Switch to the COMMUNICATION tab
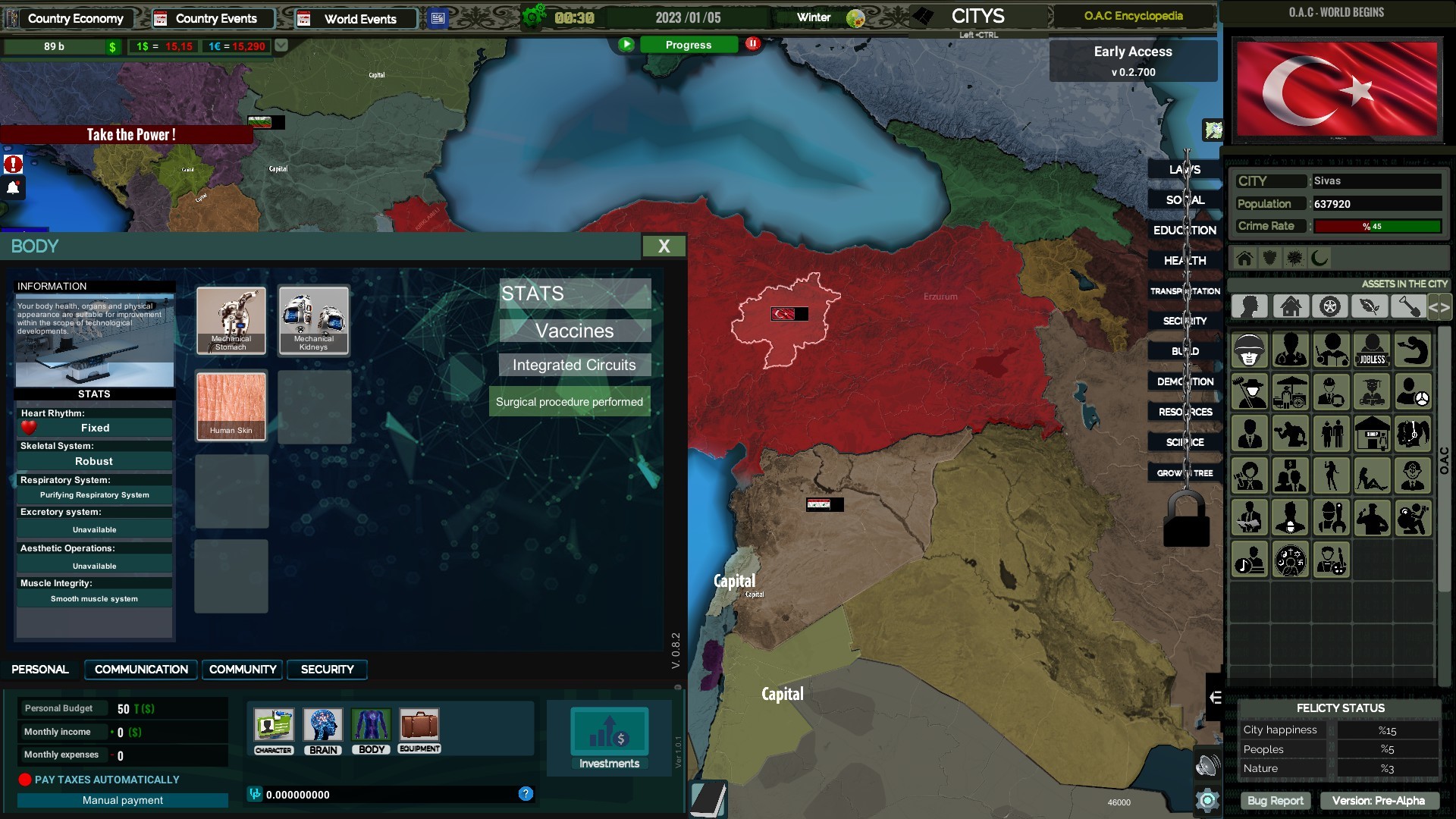The width and height of the screenshot is (1456, 819). (140, 670)
